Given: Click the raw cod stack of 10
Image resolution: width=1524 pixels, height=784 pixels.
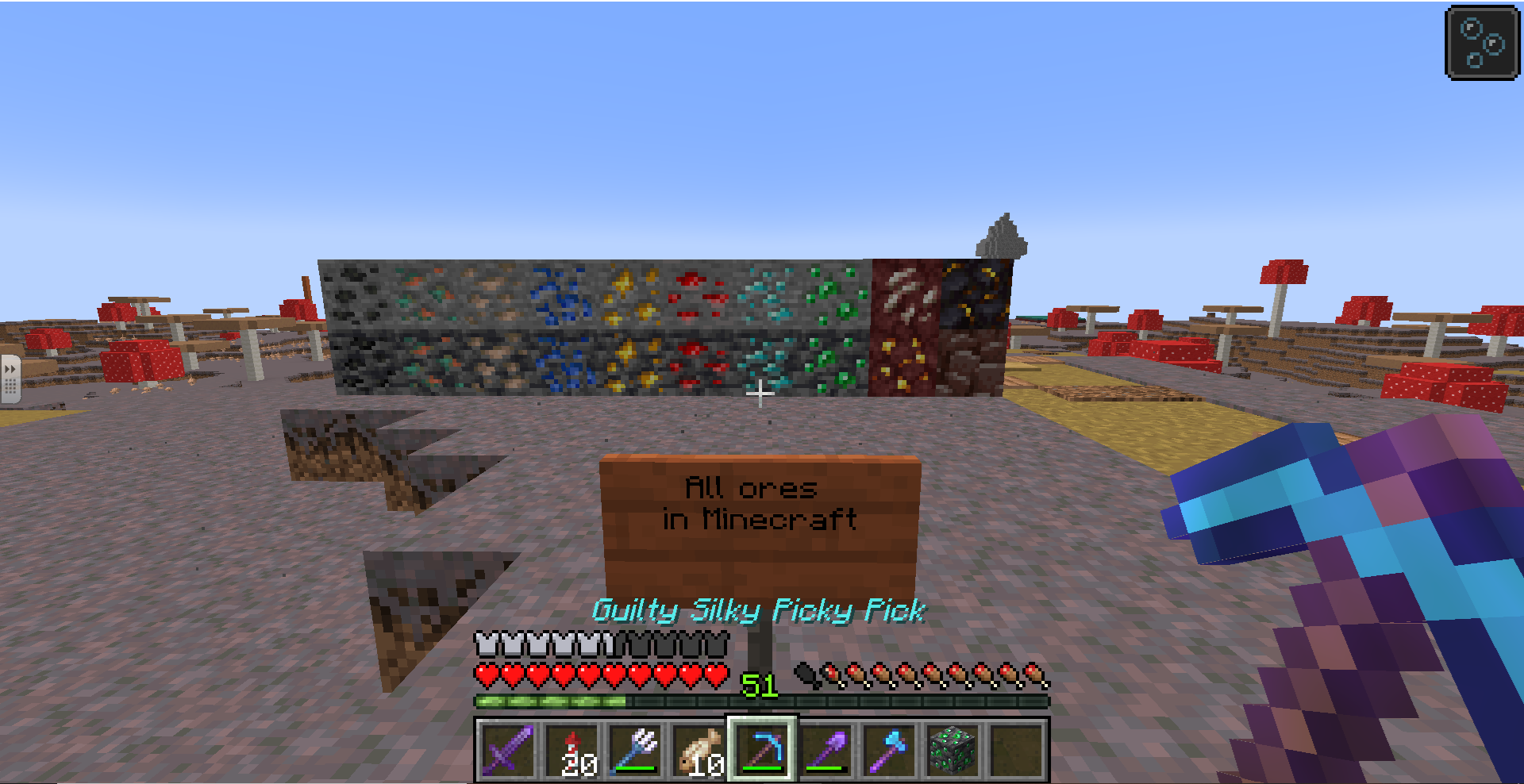Looking at the screenshot, I should point(698,748).
